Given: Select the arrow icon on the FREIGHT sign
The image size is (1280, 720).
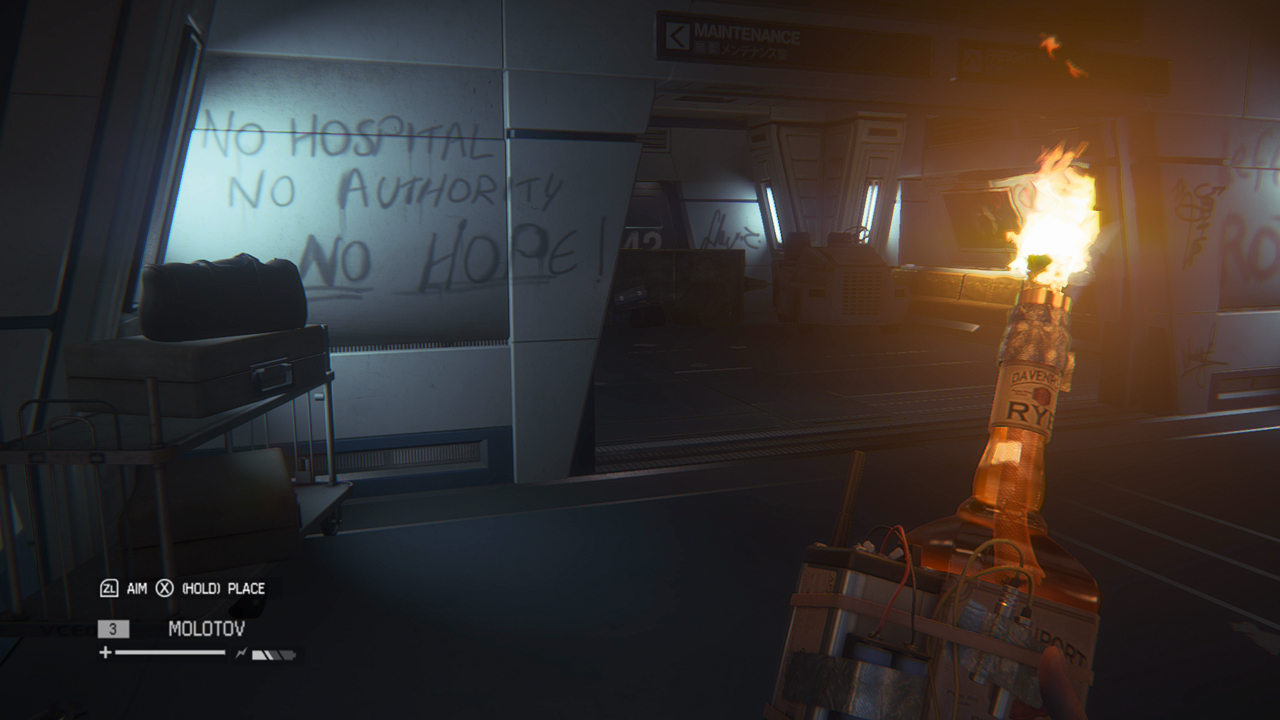Looking at the screenshot, I should point(971,58).
